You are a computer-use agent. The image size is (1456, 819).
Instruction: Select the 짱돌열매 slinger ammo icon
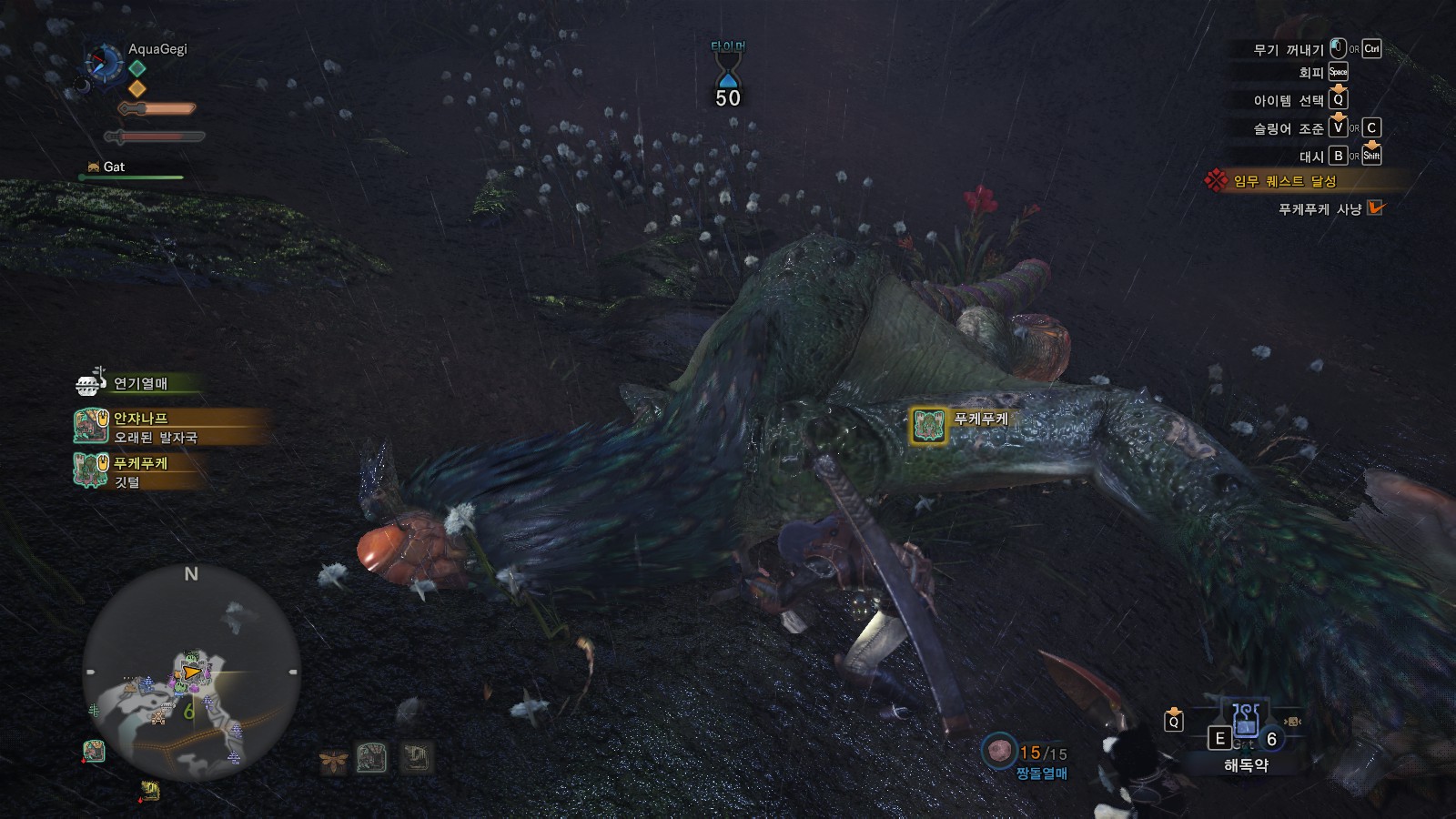pos(999,751)
